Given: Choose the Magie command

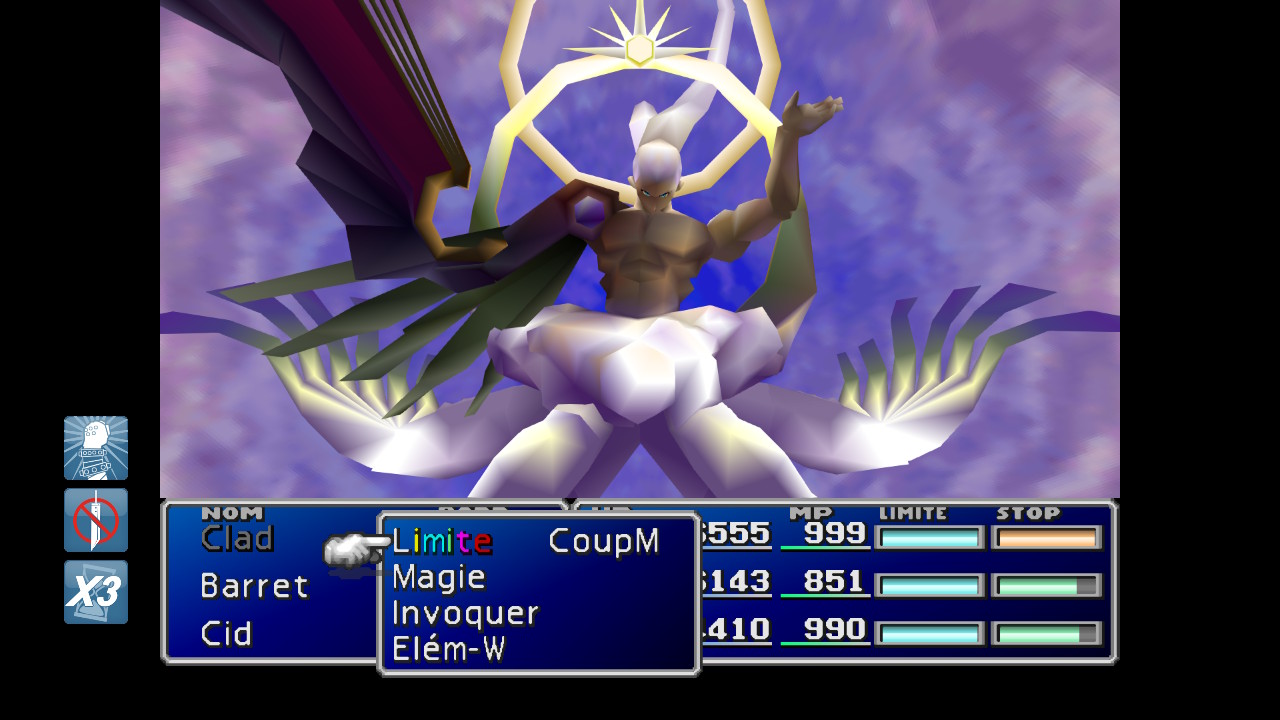Looking at the screenshot, I should click(439, 578).
